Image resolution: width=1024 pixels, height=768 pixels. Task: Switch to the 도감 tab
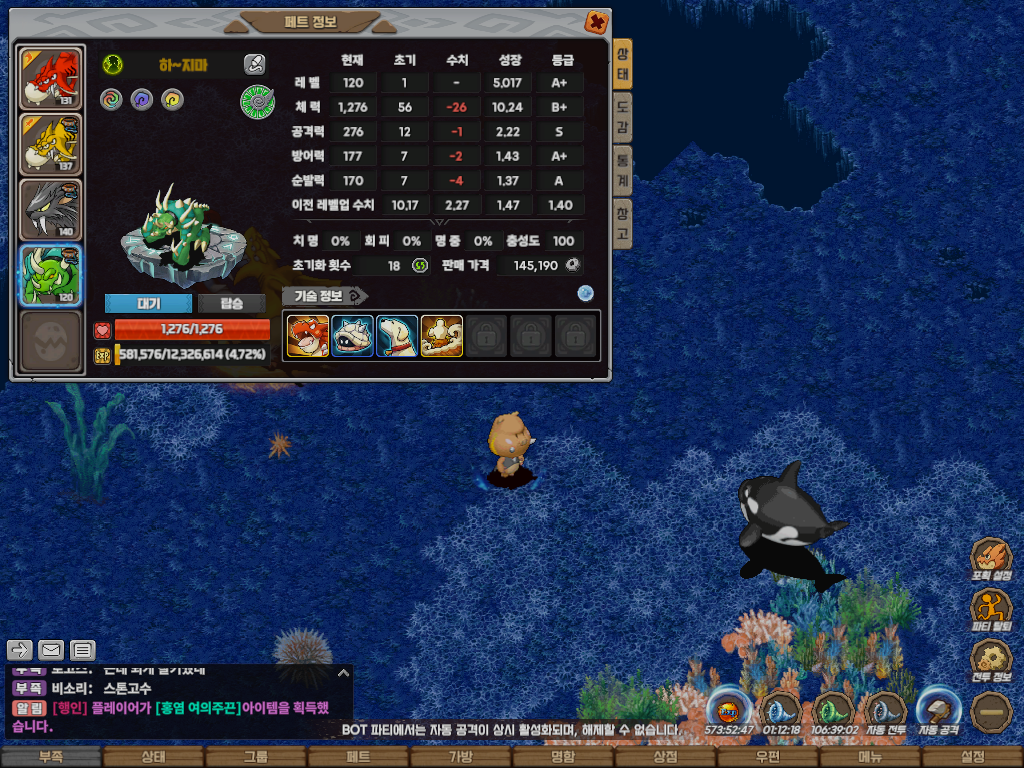click(x=622, y=118)
